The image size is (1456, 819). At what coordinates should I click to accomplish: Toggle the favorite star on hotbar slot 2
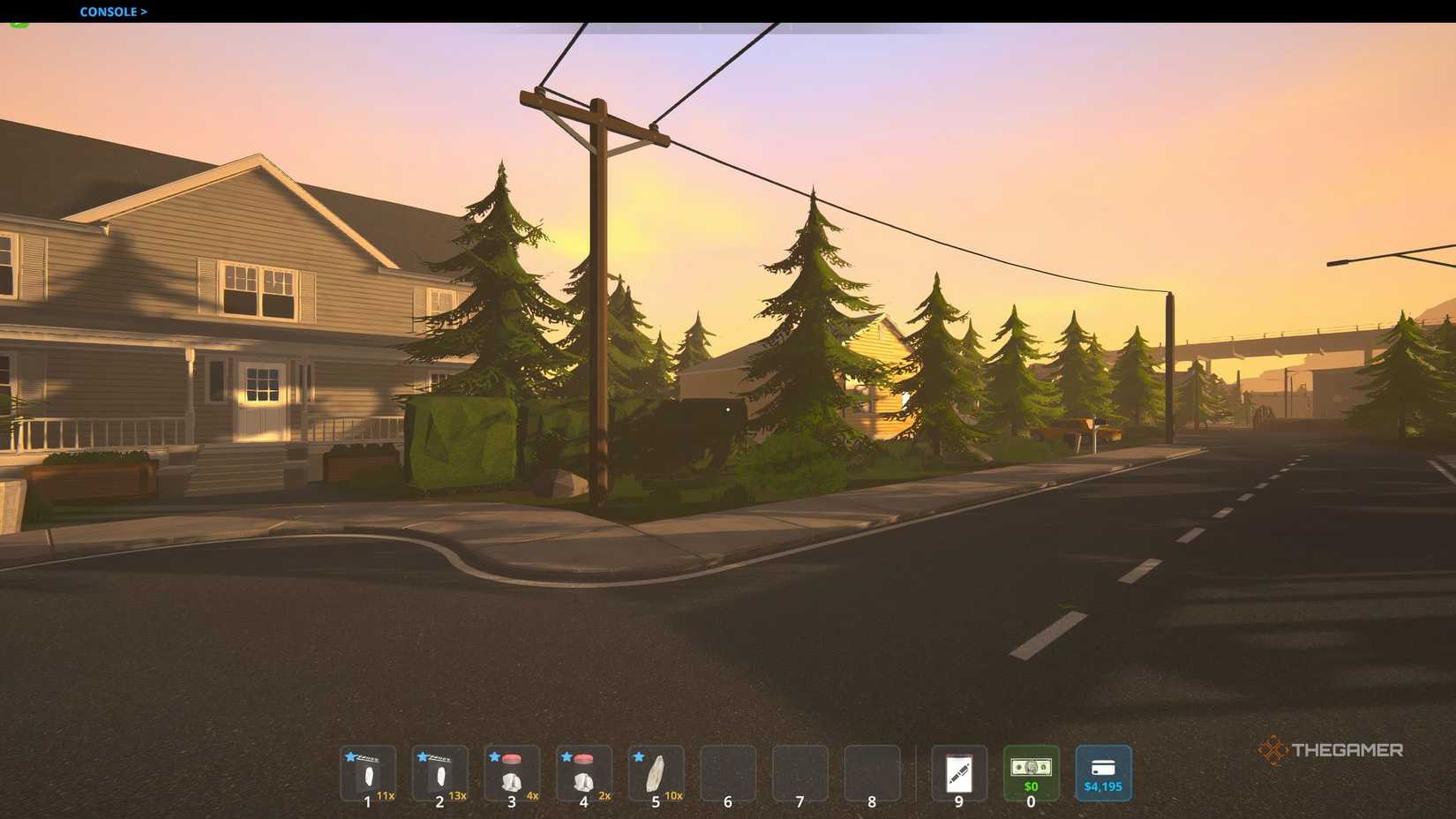[421, 756]
